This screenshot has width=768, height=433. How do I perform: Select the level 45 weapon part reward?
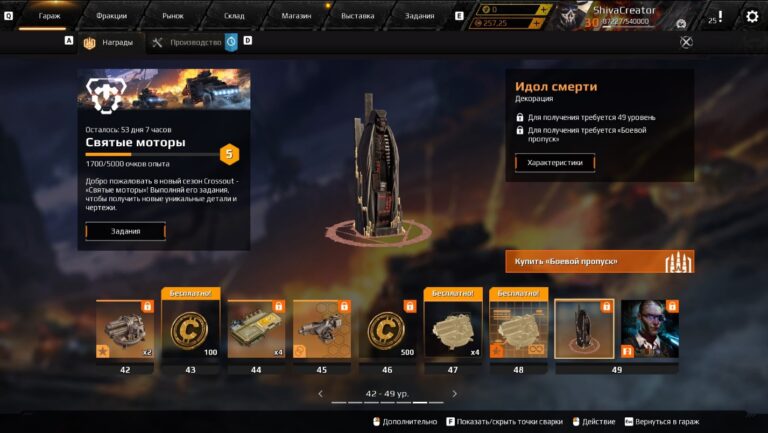pos(321,329)
